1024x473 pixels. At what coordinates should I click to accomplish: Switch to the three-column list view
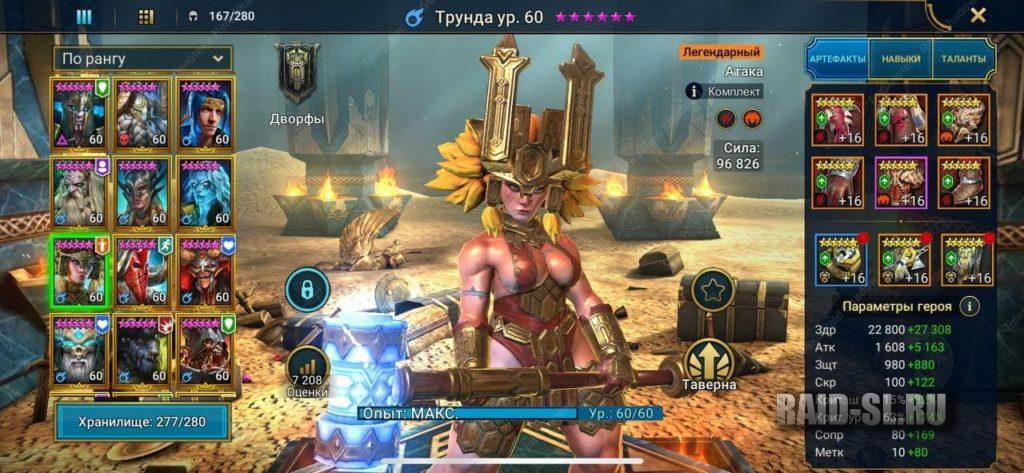[84, 17]
